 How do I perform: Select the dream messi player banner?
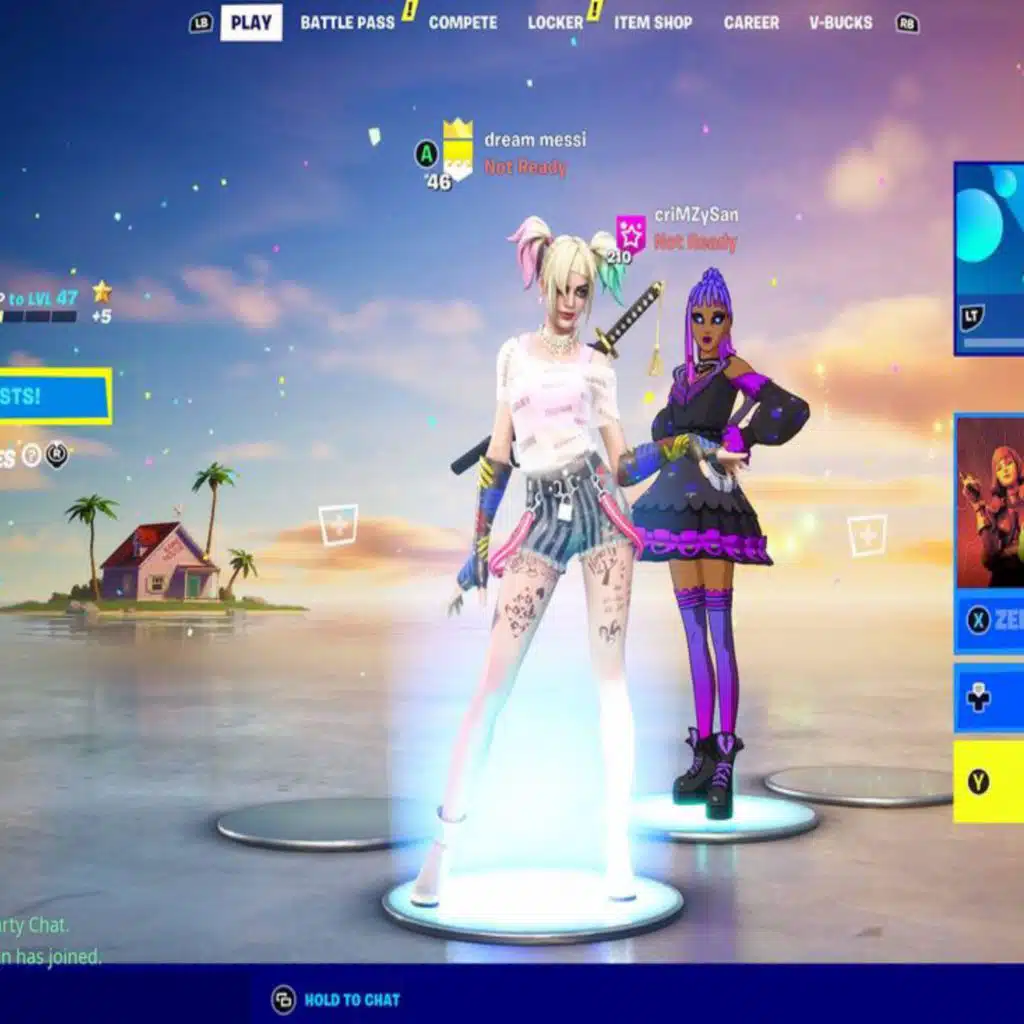458,150
